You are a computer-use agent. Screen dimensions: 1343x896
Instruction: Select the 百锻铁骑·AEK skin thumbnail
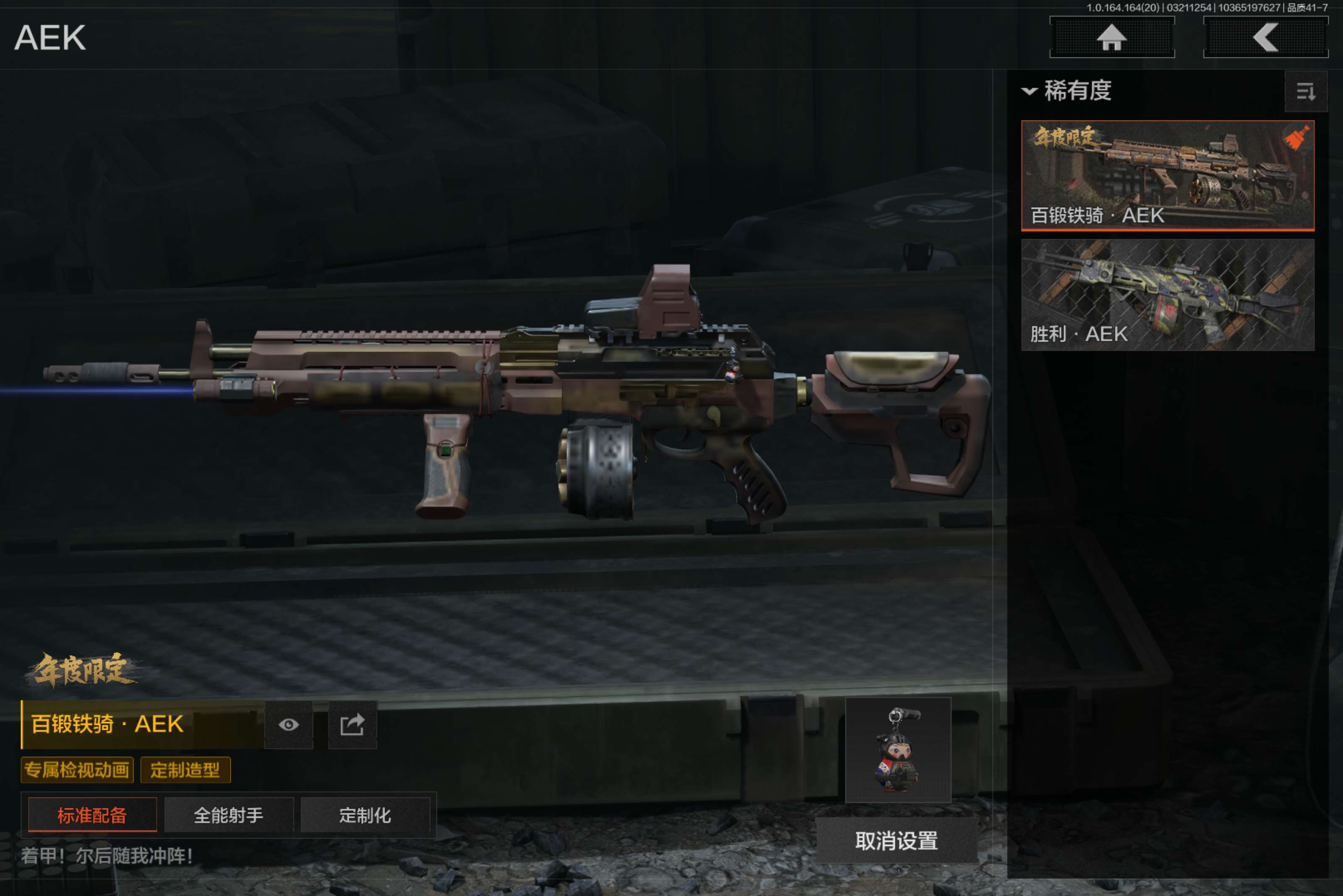[x=1167, y=175]
